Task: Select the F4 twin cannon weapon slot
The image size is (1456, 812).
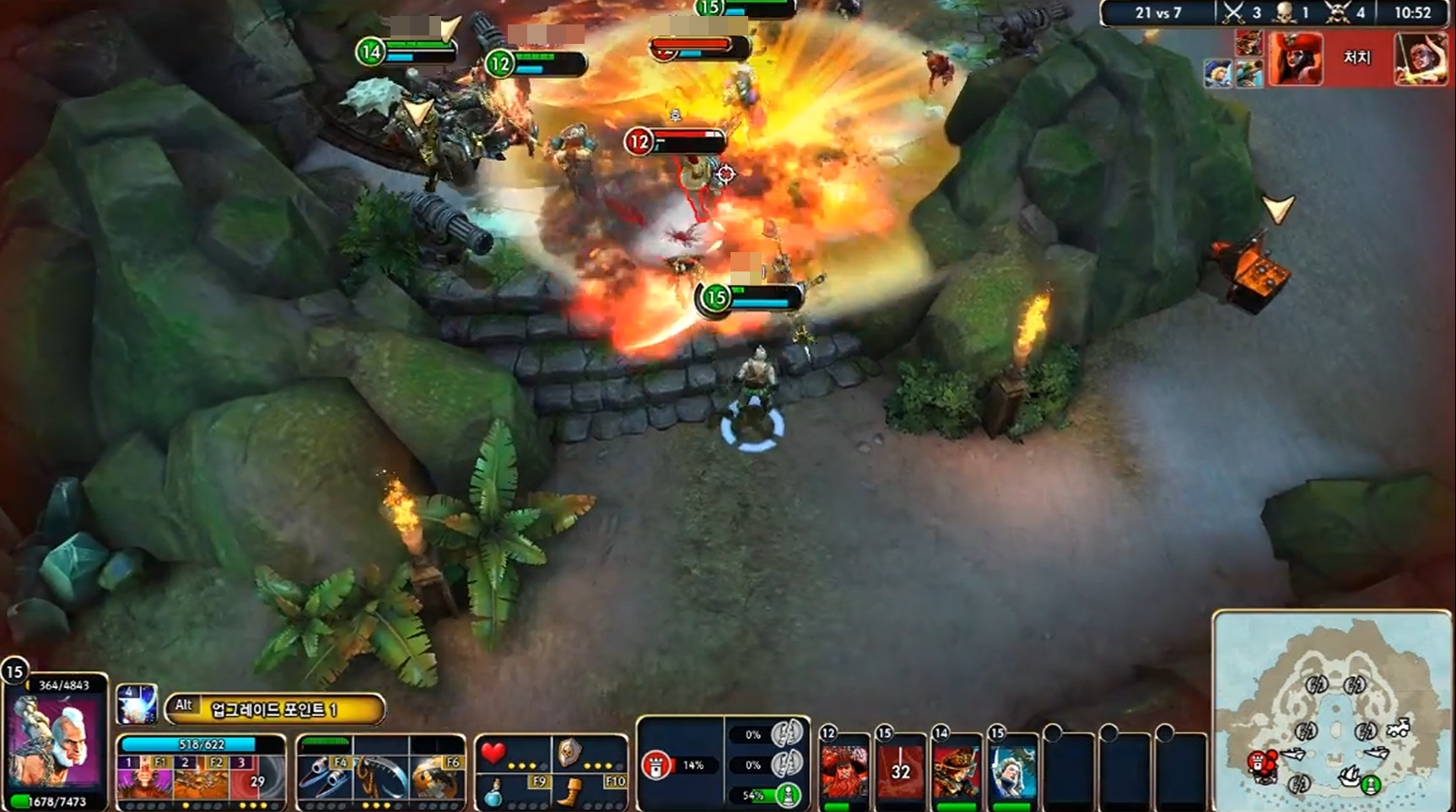Action: (324, 777)
